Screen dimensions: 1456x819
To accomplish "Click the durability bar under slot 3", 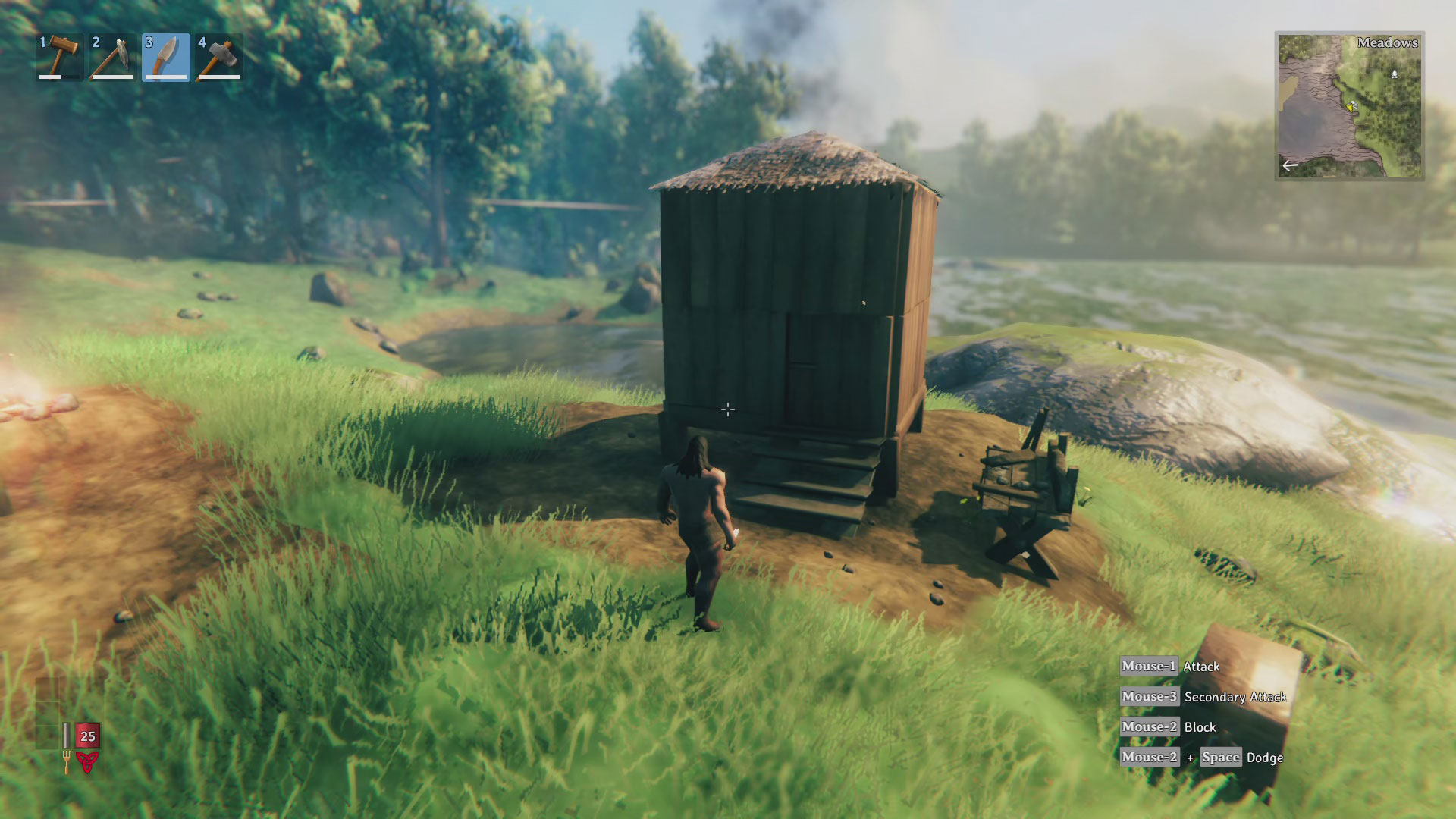I will tap(165, 77).
